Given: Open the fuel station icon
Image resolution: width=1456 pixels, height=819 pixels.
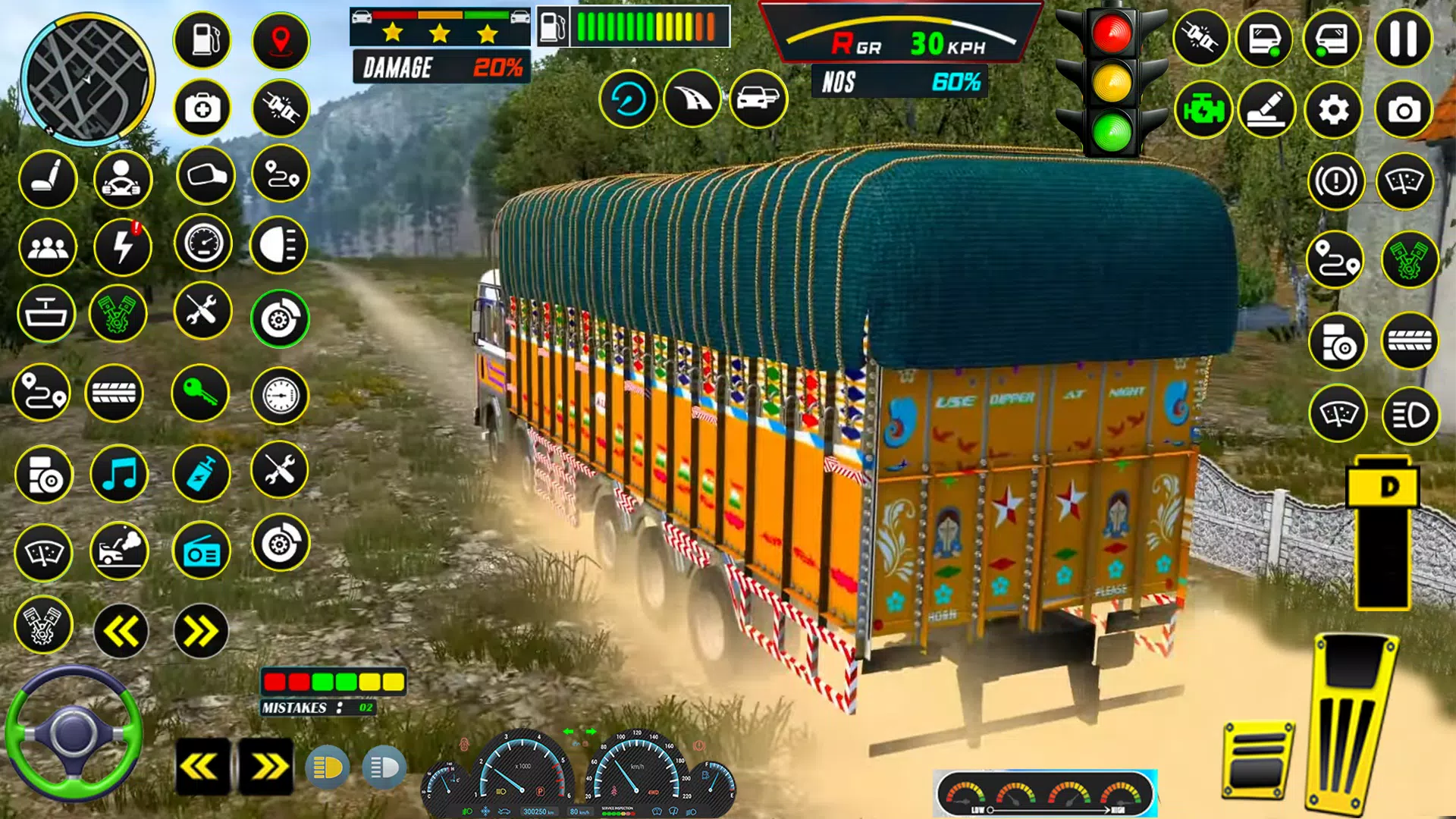Looking at the screenshot, I should (202, 40).
